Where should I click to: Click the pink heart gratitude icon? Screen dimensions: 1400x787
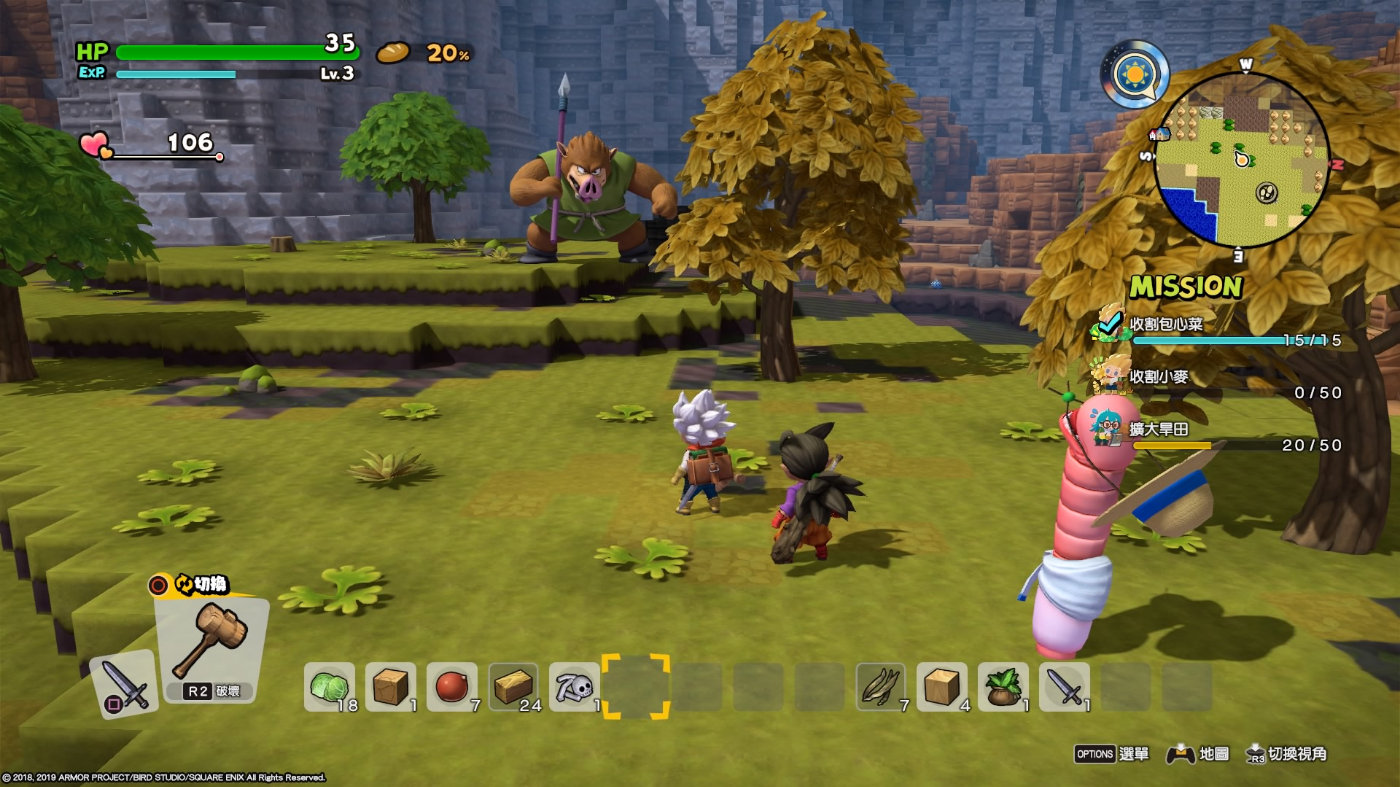[x=96, y=146]
